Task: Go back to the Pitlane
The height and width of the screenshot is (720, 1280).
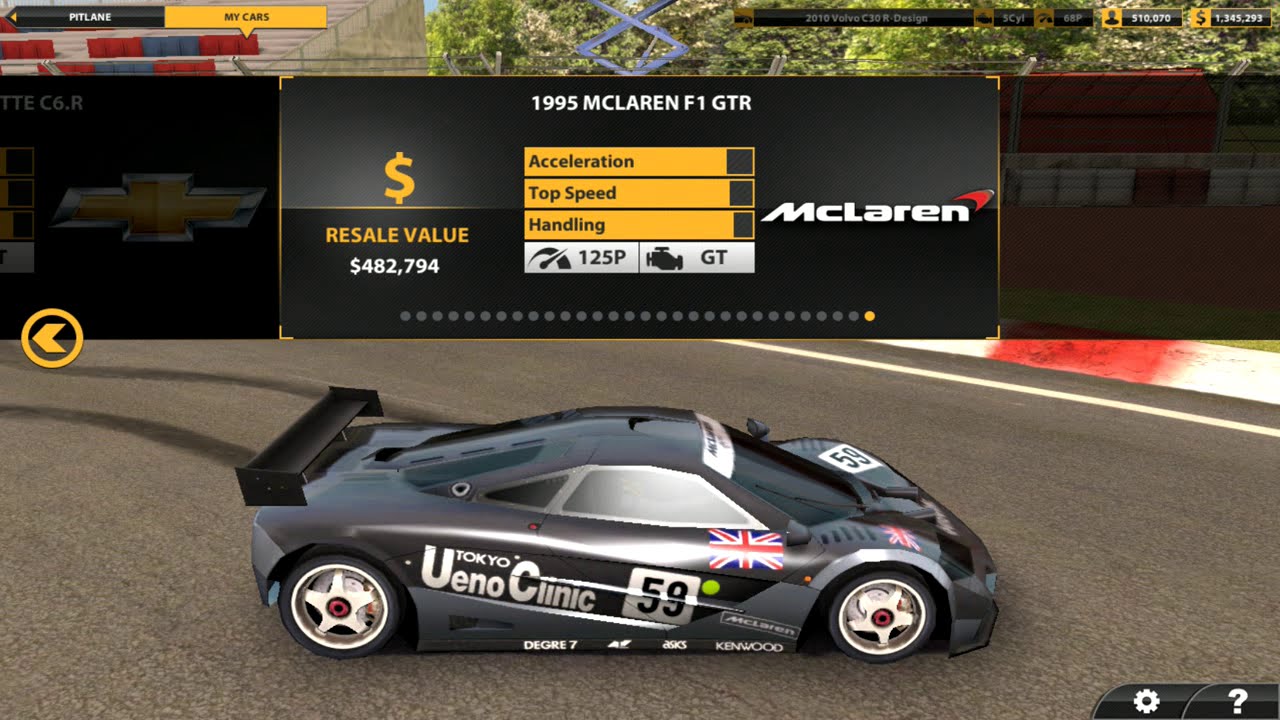Action: [88, 17]
